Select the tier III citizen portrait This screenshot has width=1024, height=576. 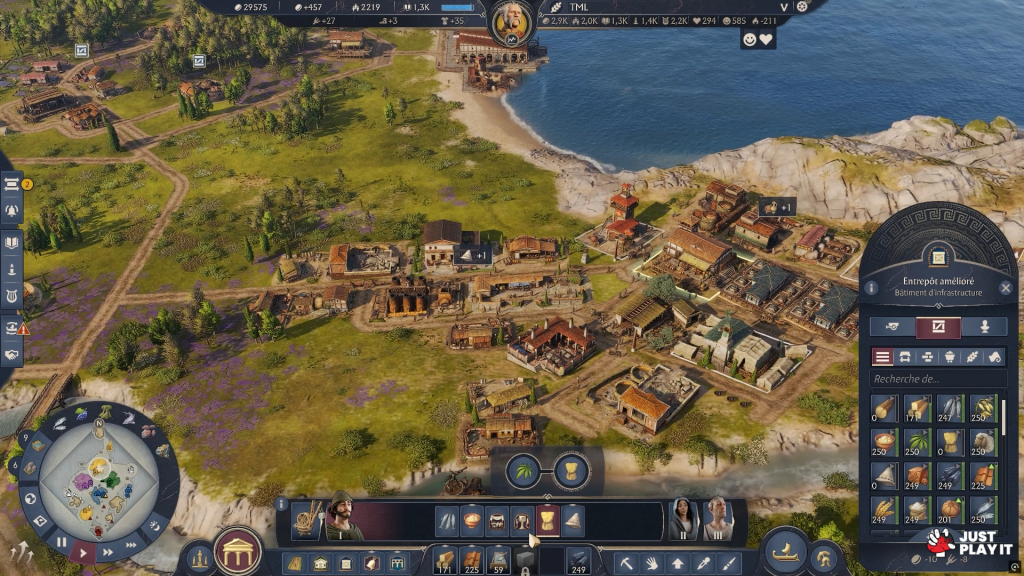716,517
